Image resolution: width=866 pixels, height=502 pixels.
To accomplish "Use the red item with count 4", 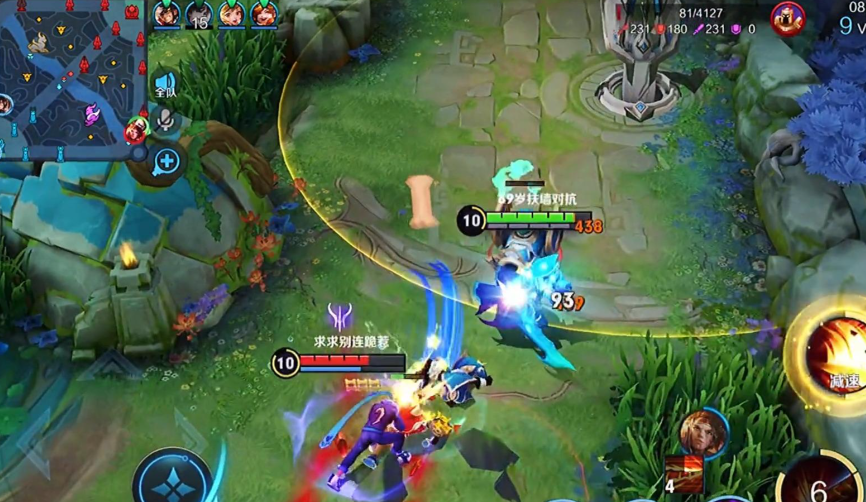I will (x=686, y=474).
